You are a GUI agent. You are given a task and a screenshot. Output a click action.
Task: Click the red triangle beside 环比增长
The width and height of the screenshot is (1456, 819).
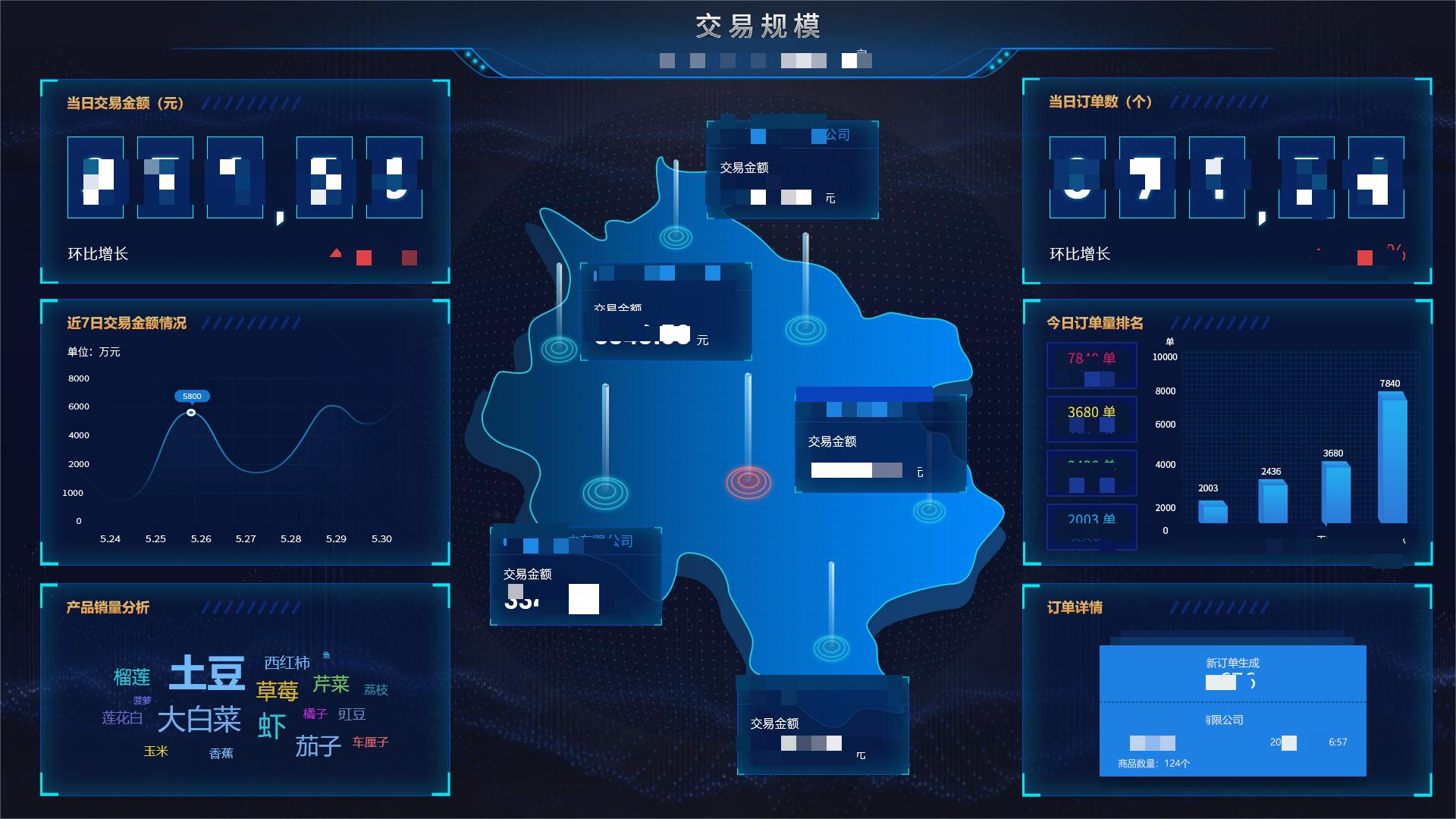click(336, 252)
